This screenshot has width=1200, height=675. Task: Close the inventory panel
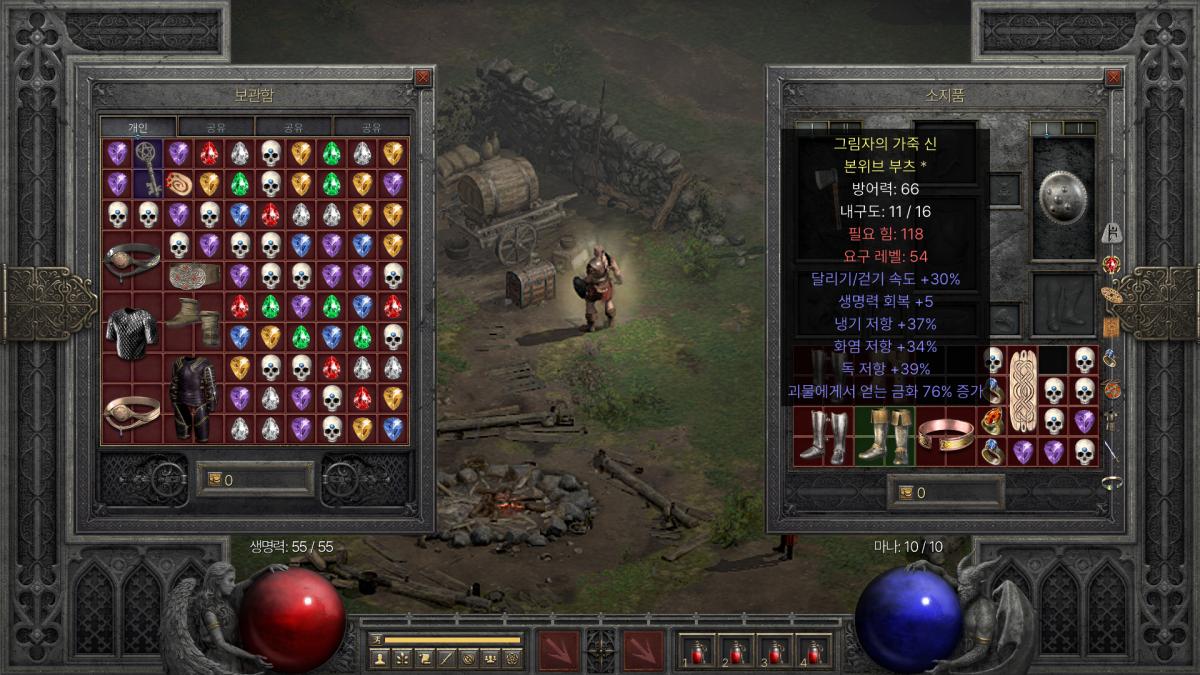click(x=1110, y=77)
